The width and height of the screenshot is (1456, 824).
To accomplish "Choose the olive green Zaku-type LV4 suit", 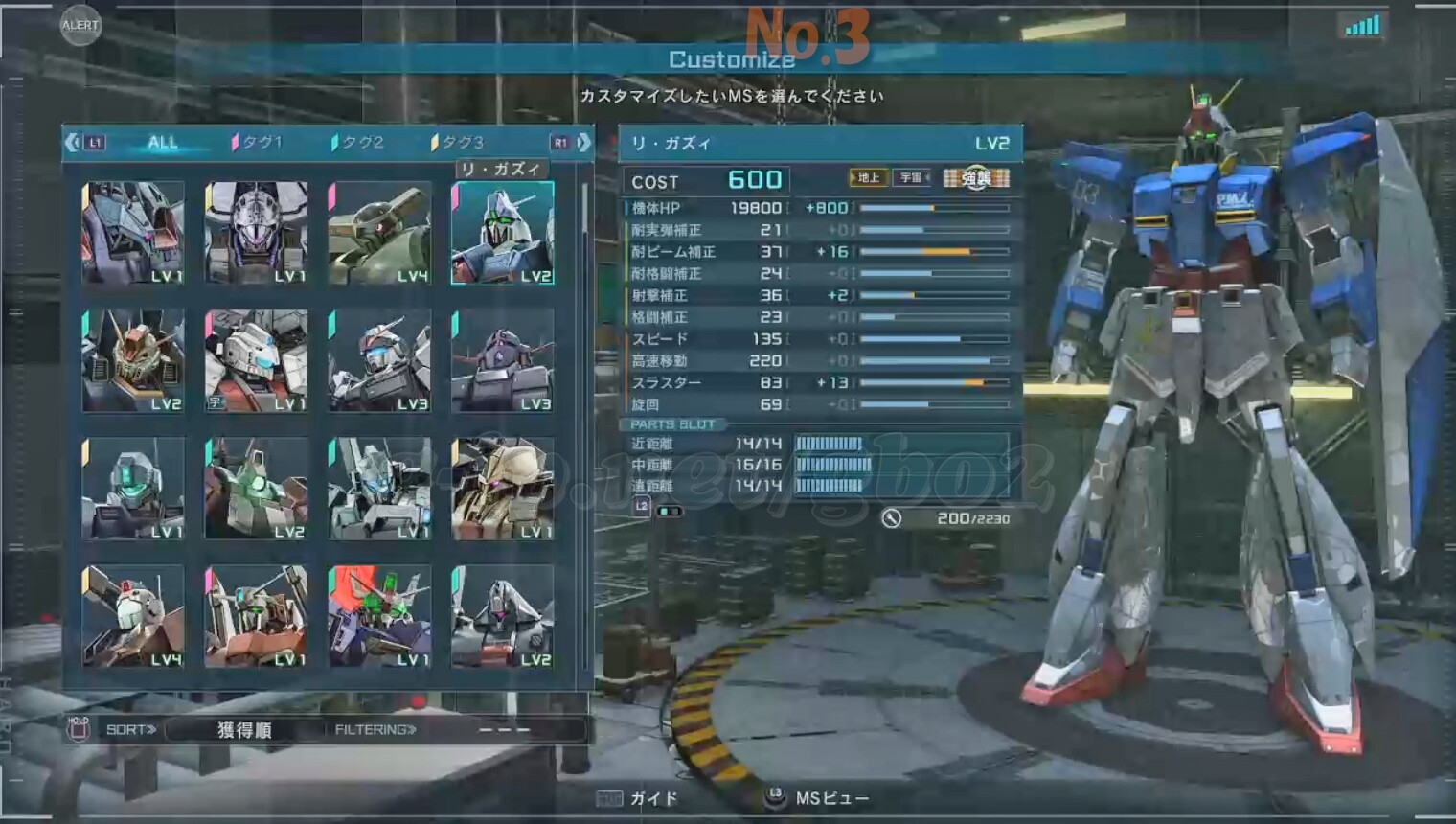I will pos(379,233).
